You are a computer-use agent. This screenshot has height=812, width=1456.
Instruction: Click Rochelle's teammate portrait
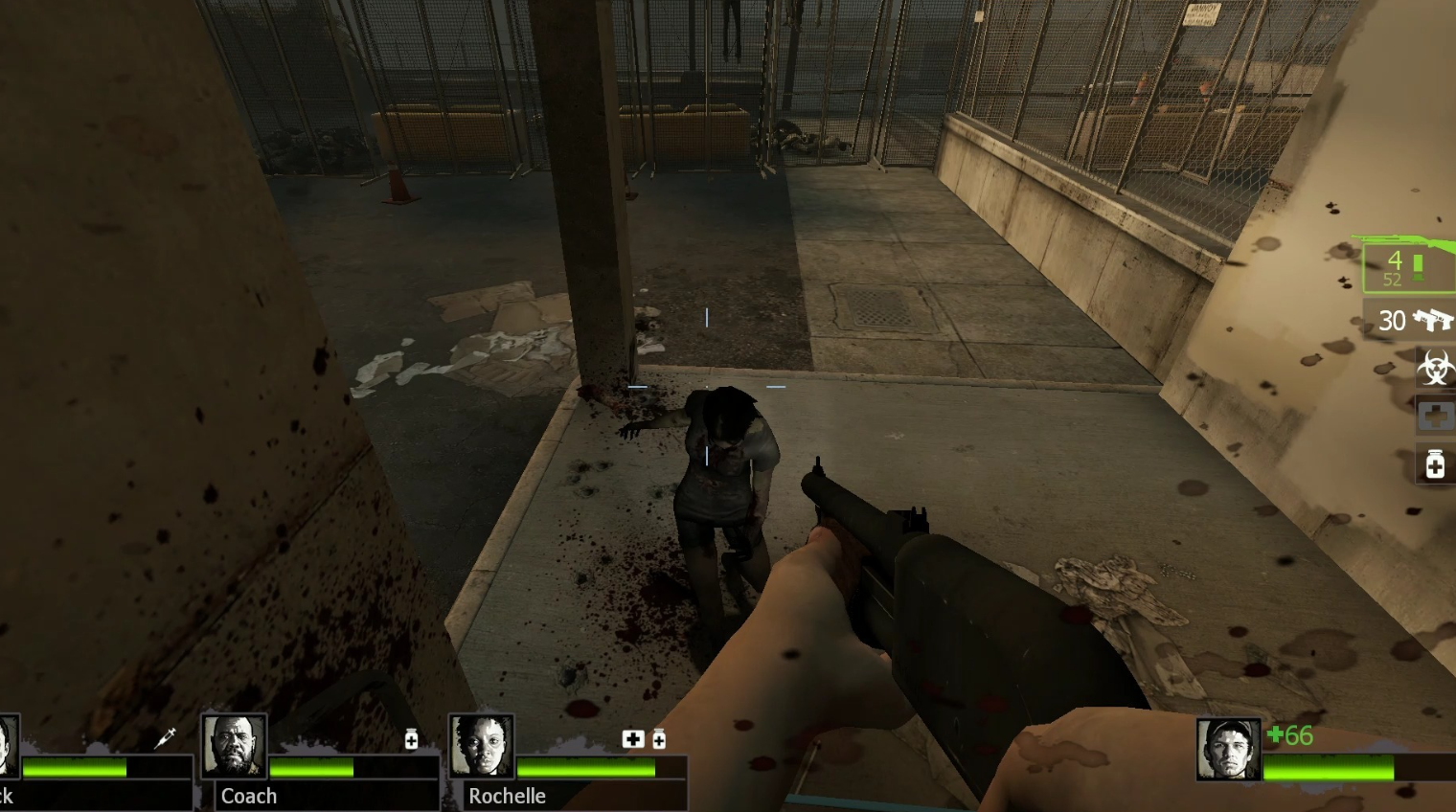(482, 747)
